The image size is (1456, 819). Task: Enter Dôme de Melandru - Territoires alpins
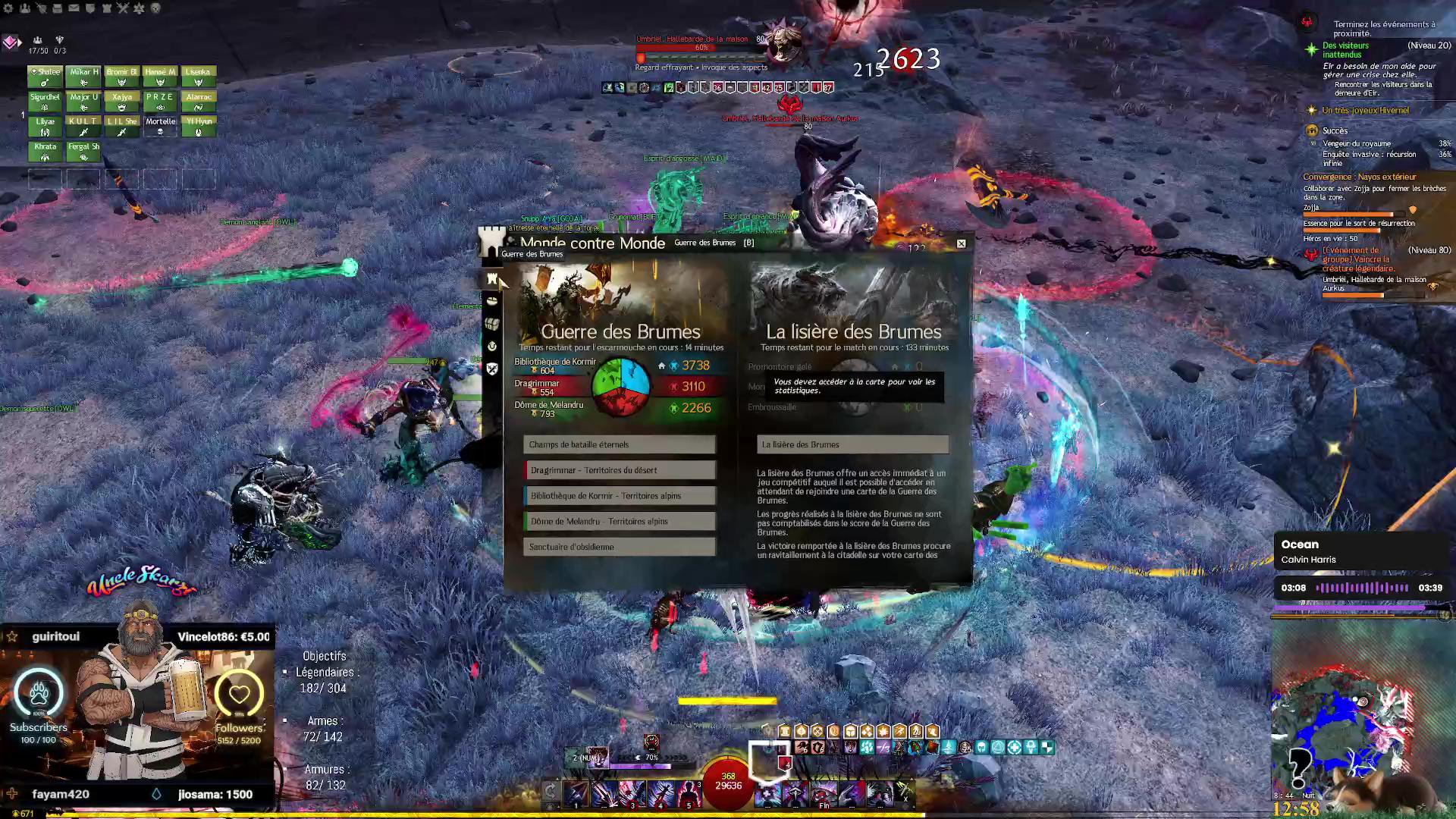(x=619, y=522)
